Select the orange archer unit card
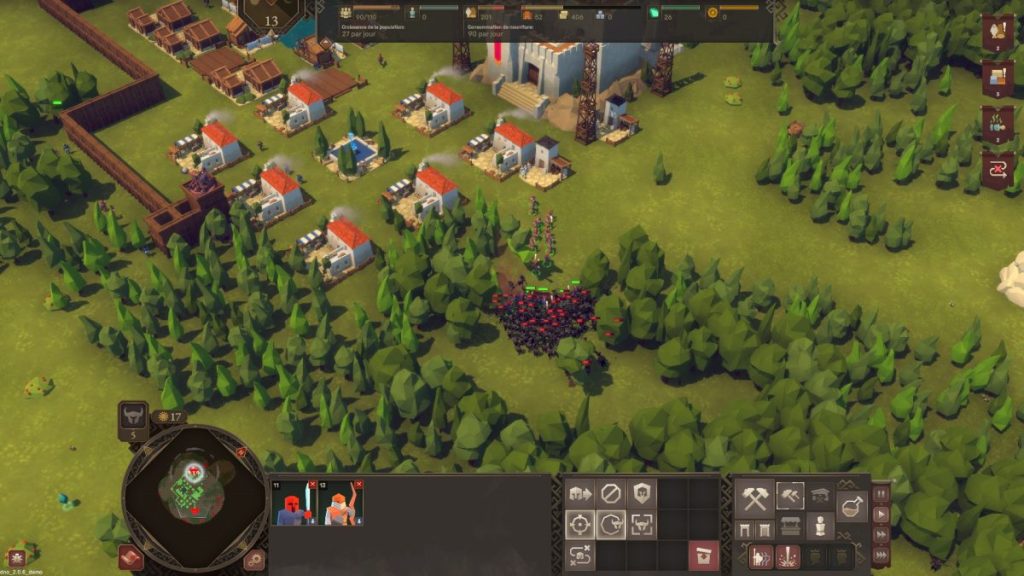The width and height of the screenshot is (1024, 576). (341, 503)
